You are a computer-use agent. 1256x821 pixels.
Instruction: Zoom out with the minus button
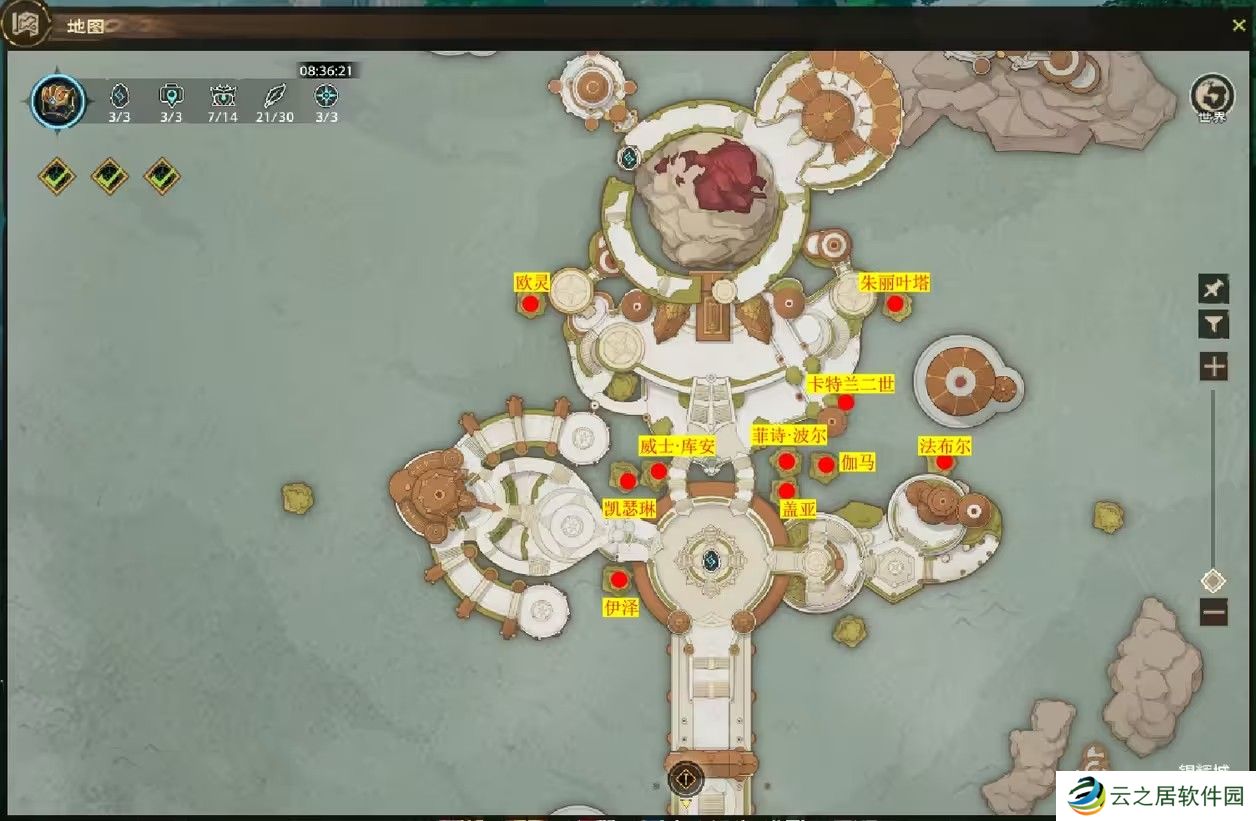pos(1213,611)
